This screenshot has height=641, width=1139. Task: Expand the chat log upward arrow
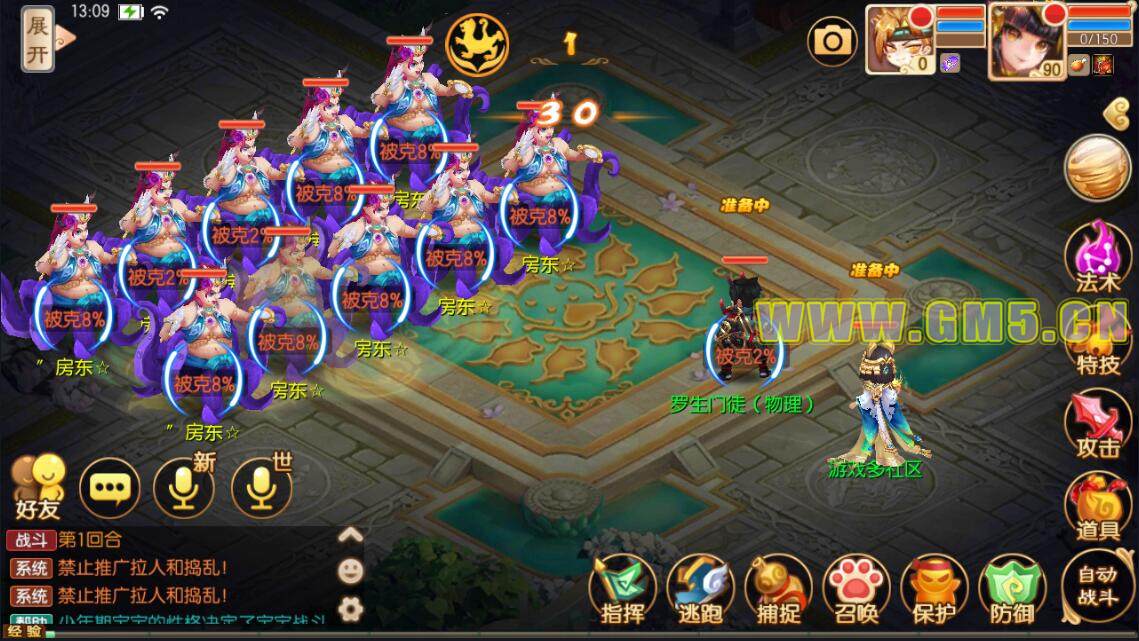coord(350,535)
